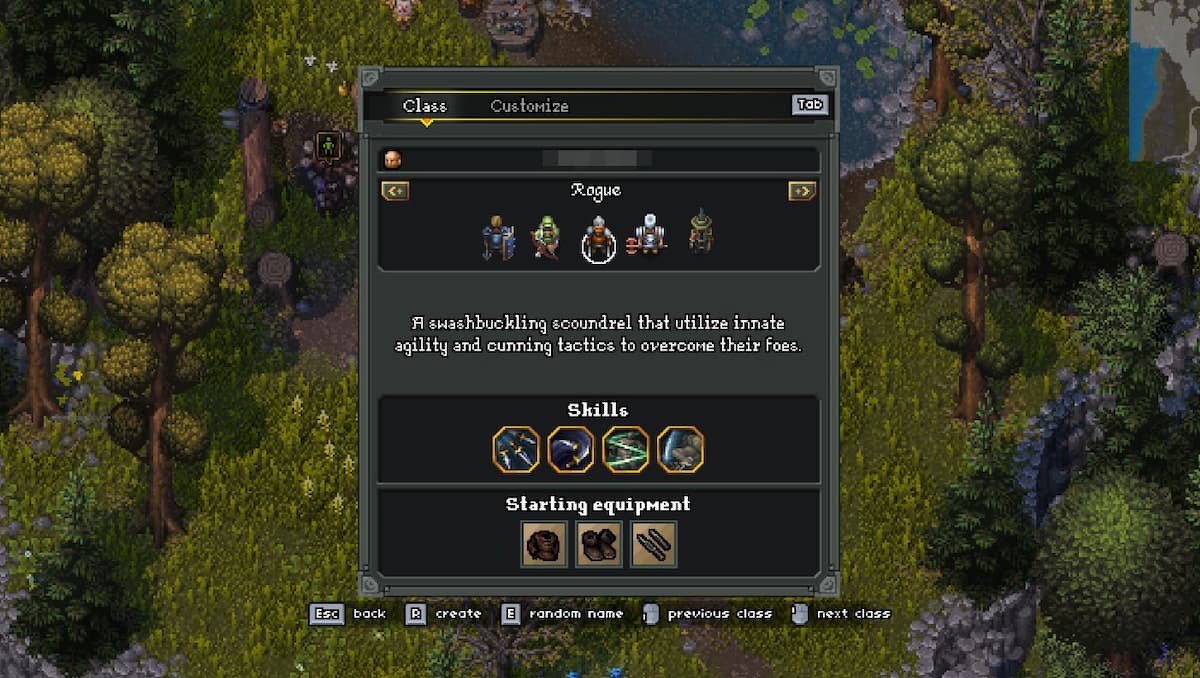Select the circled Rogue class figure
This screenshot has height=678, width=1200.
coord(598,240)
